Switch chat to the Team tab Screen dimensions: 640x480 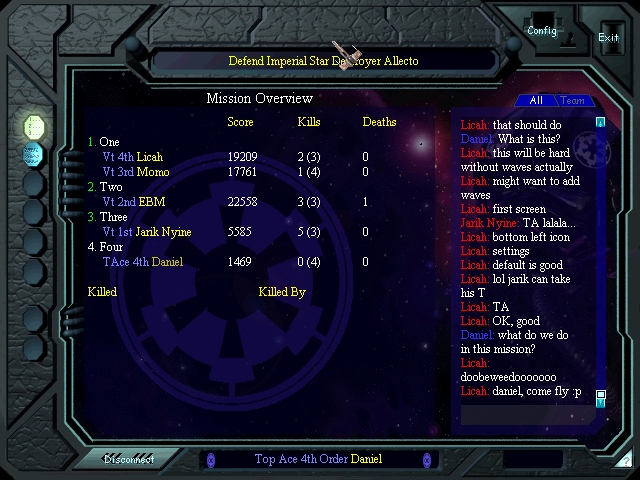click(x=573, y=100)
